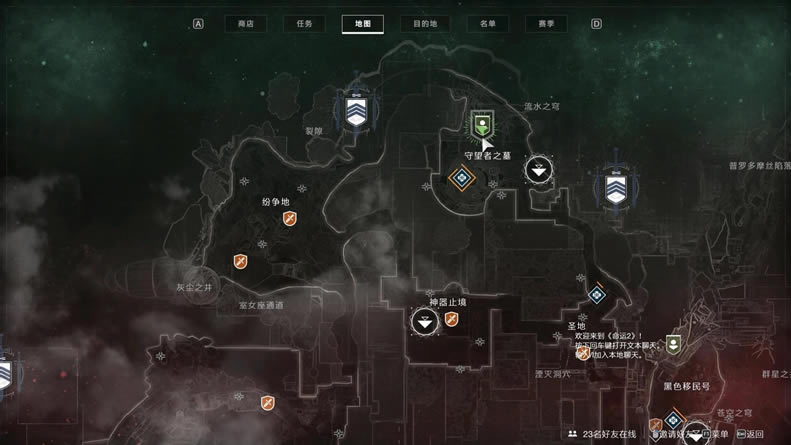Open the 23名好友在线 friends list
This screenshot has width=791, height=445.
tap(601, 435)
